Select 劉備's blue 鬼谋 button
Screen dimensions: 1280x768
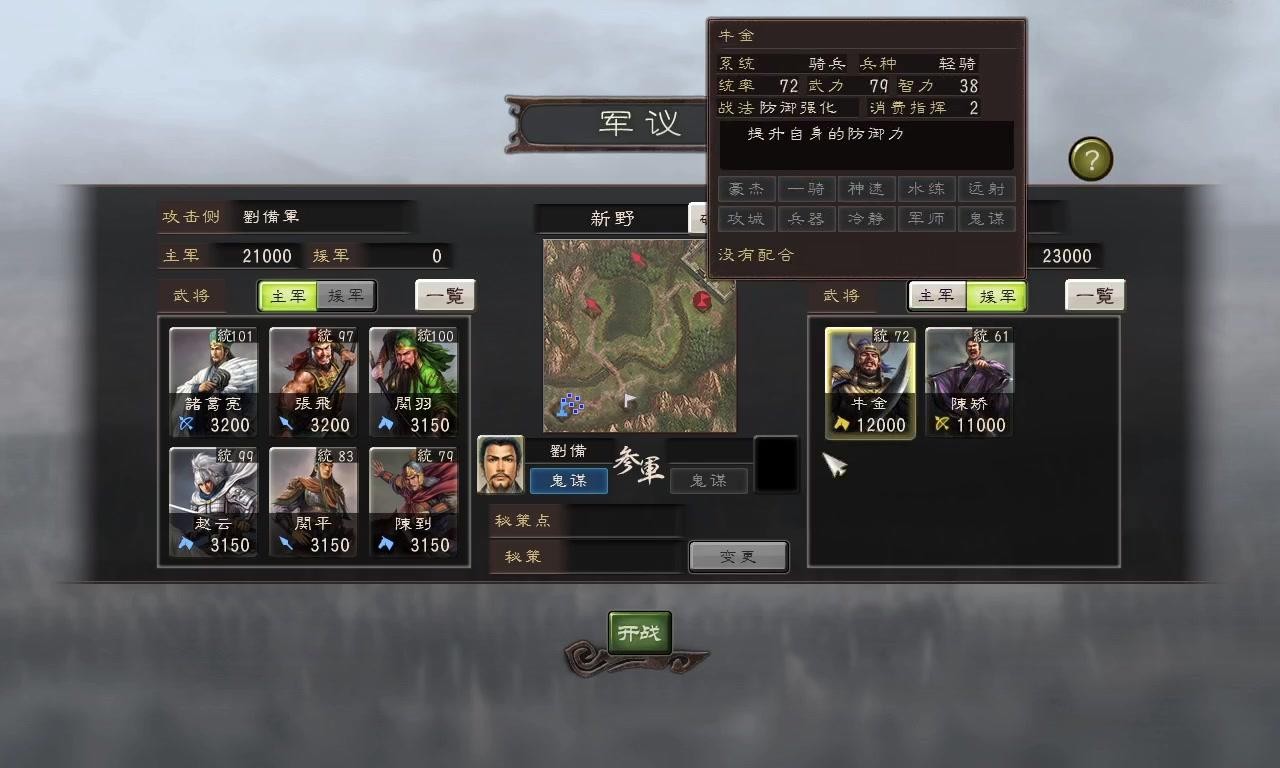pos(568,481)
